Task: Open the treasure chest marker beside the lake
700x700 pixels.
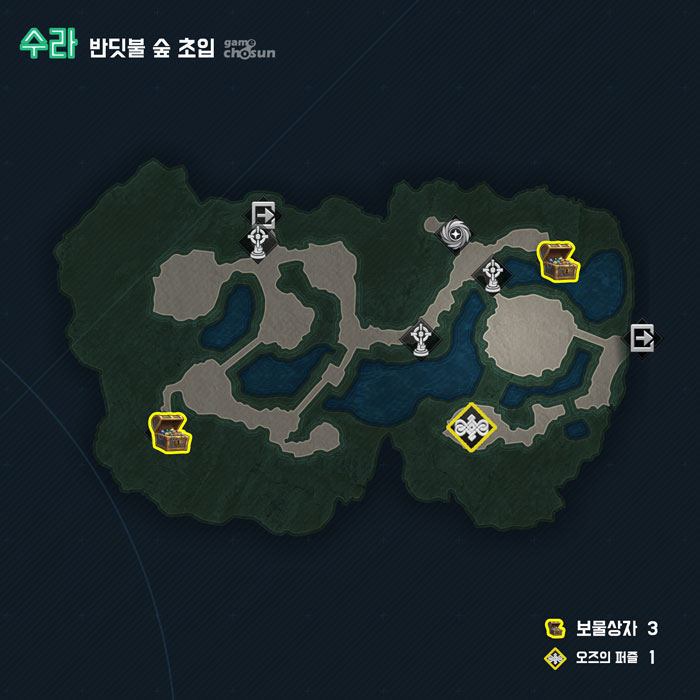Action: pos(558,262)
